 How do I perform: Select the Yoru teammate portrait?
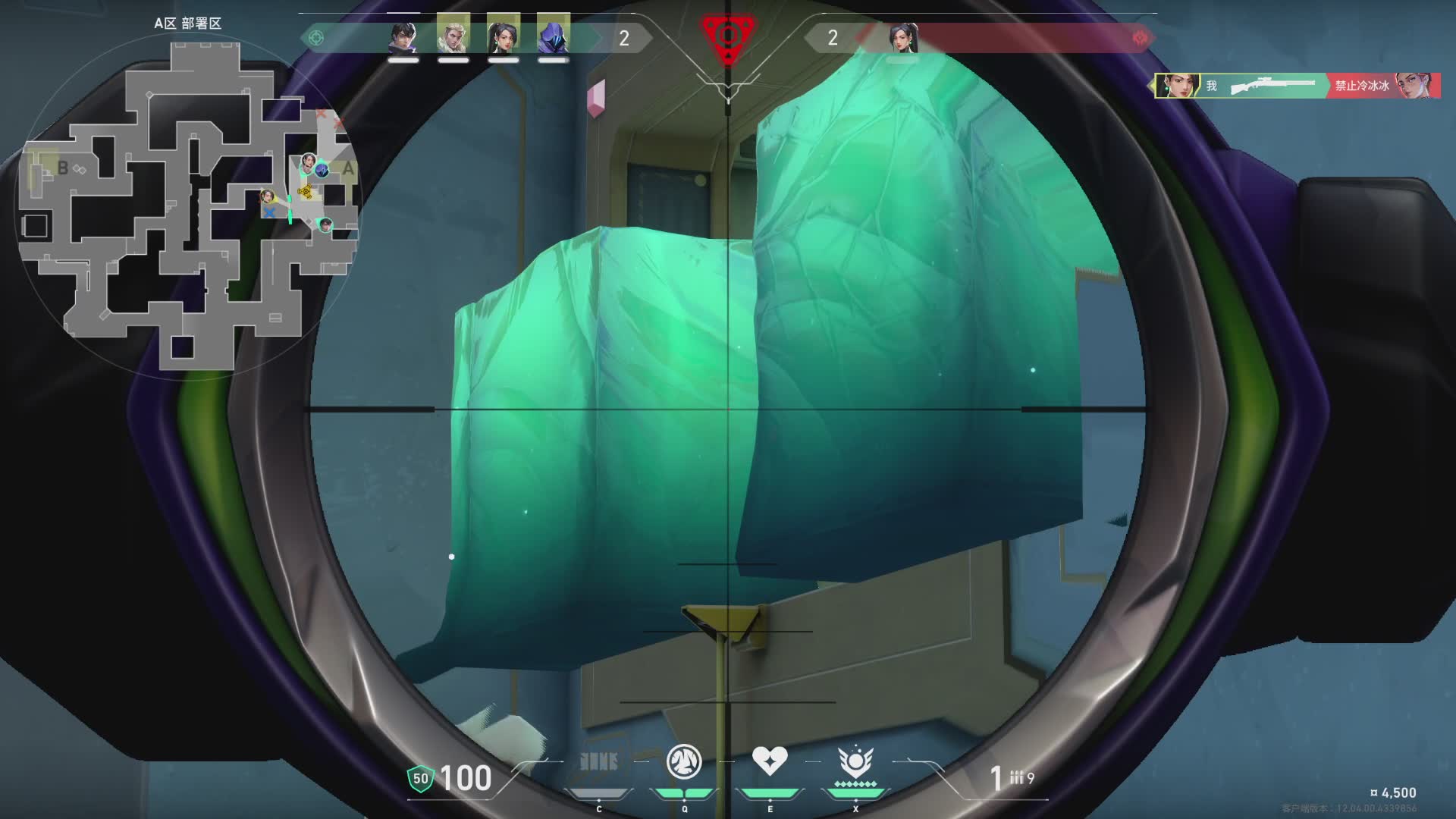click(403, 37)
